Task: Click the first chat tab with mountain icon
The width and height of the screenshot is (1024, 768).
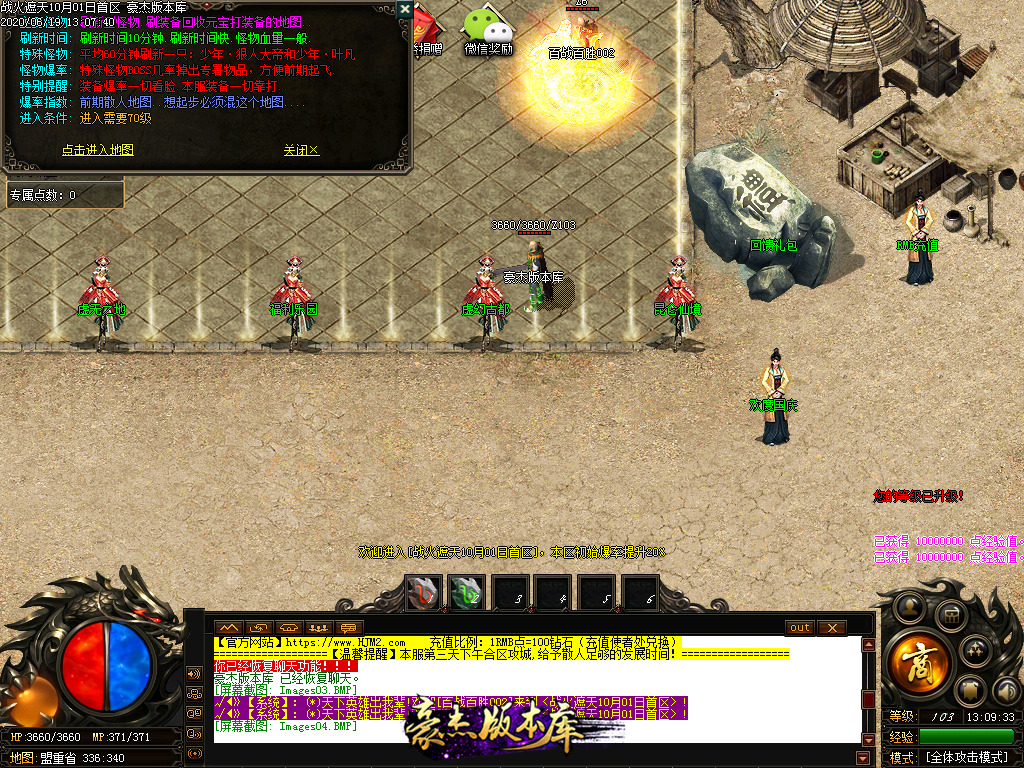Action: (x=229, y=628)
